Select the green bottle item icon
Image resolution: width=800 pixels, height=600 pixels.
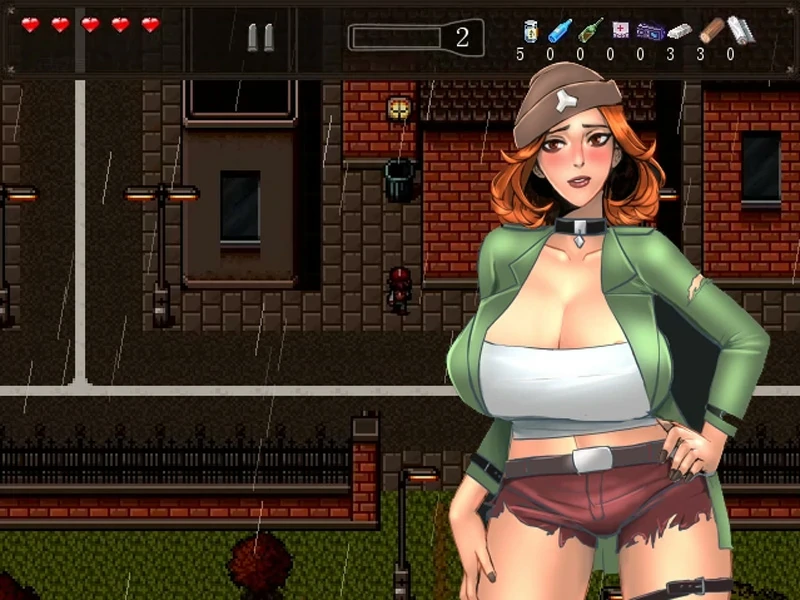[x=590, y=30]
